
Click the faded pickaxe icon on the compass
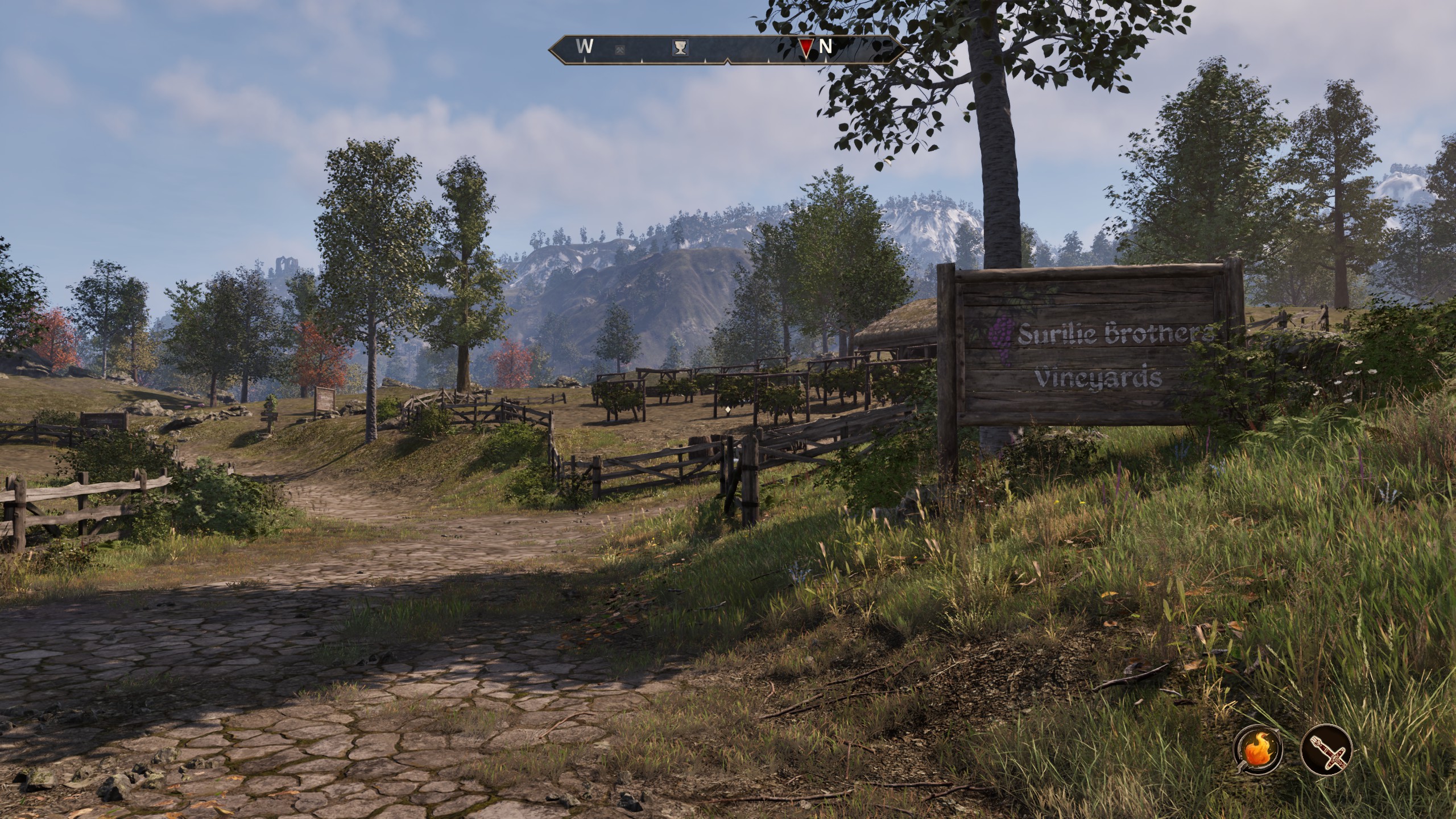pyautogui.click(x=620, y=49)
